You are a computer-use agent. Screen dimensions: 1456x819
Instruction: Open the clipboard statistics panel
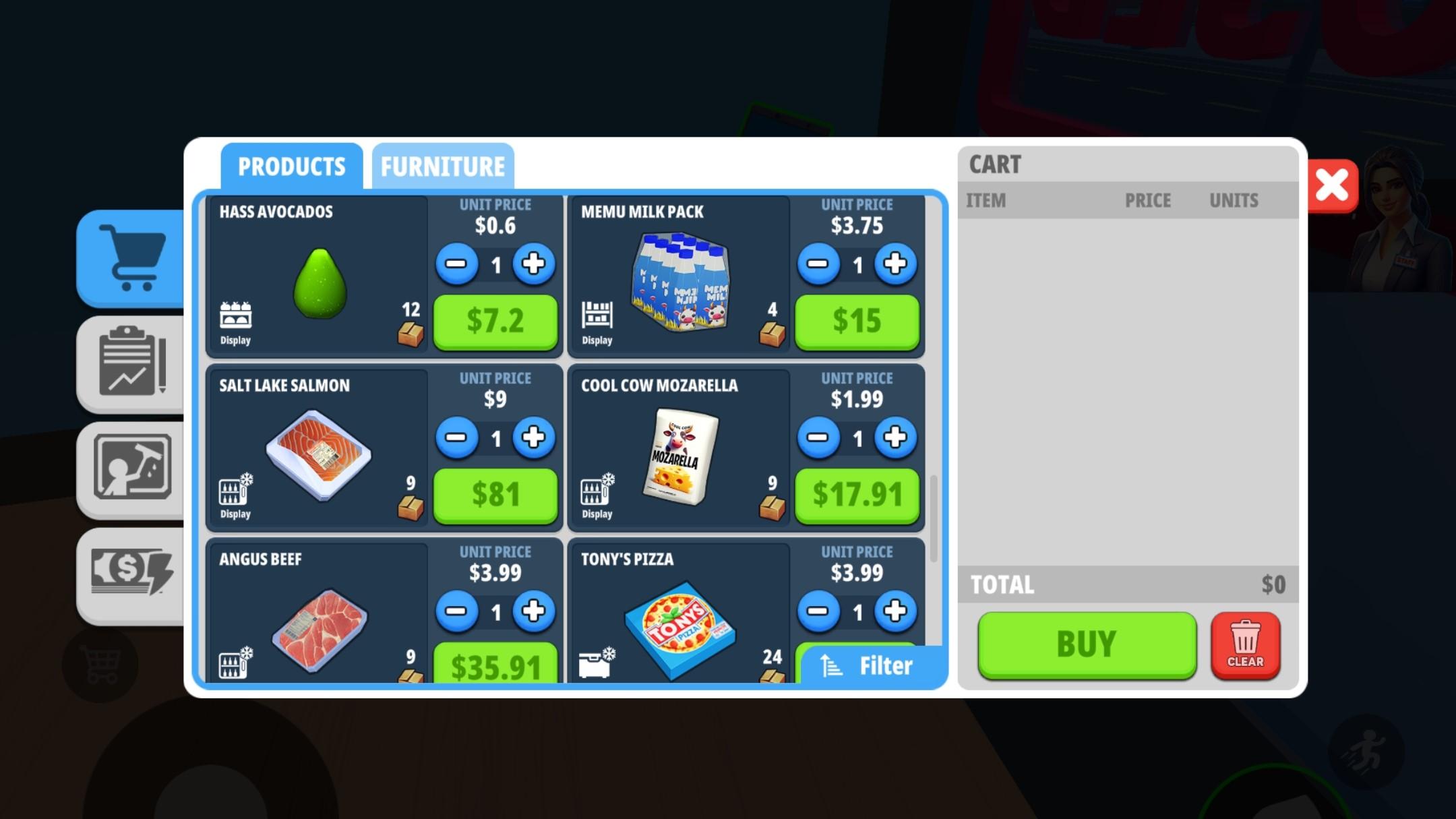tap(131, 364)
